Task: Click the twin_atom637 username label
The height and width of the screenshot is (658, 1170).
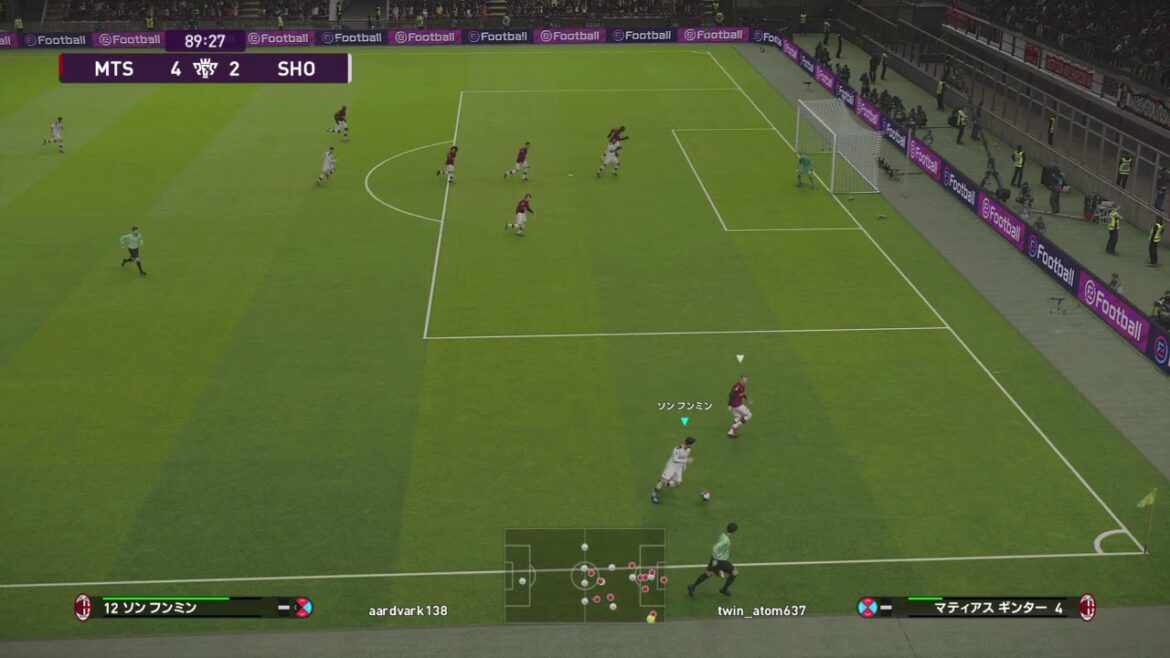Action: pyautogui.click(x=761, y=610)
